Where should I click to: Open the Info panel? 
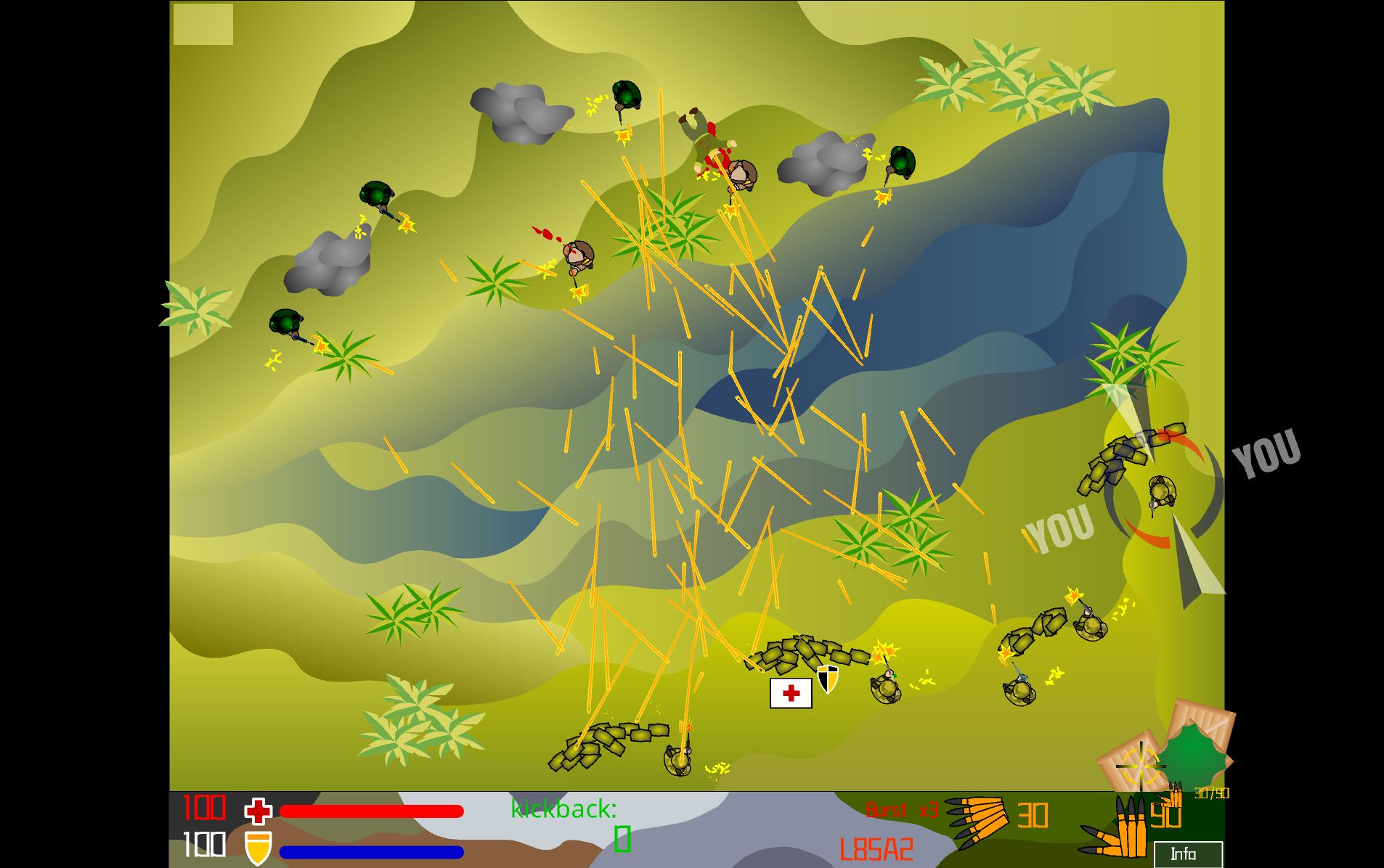1187,854
